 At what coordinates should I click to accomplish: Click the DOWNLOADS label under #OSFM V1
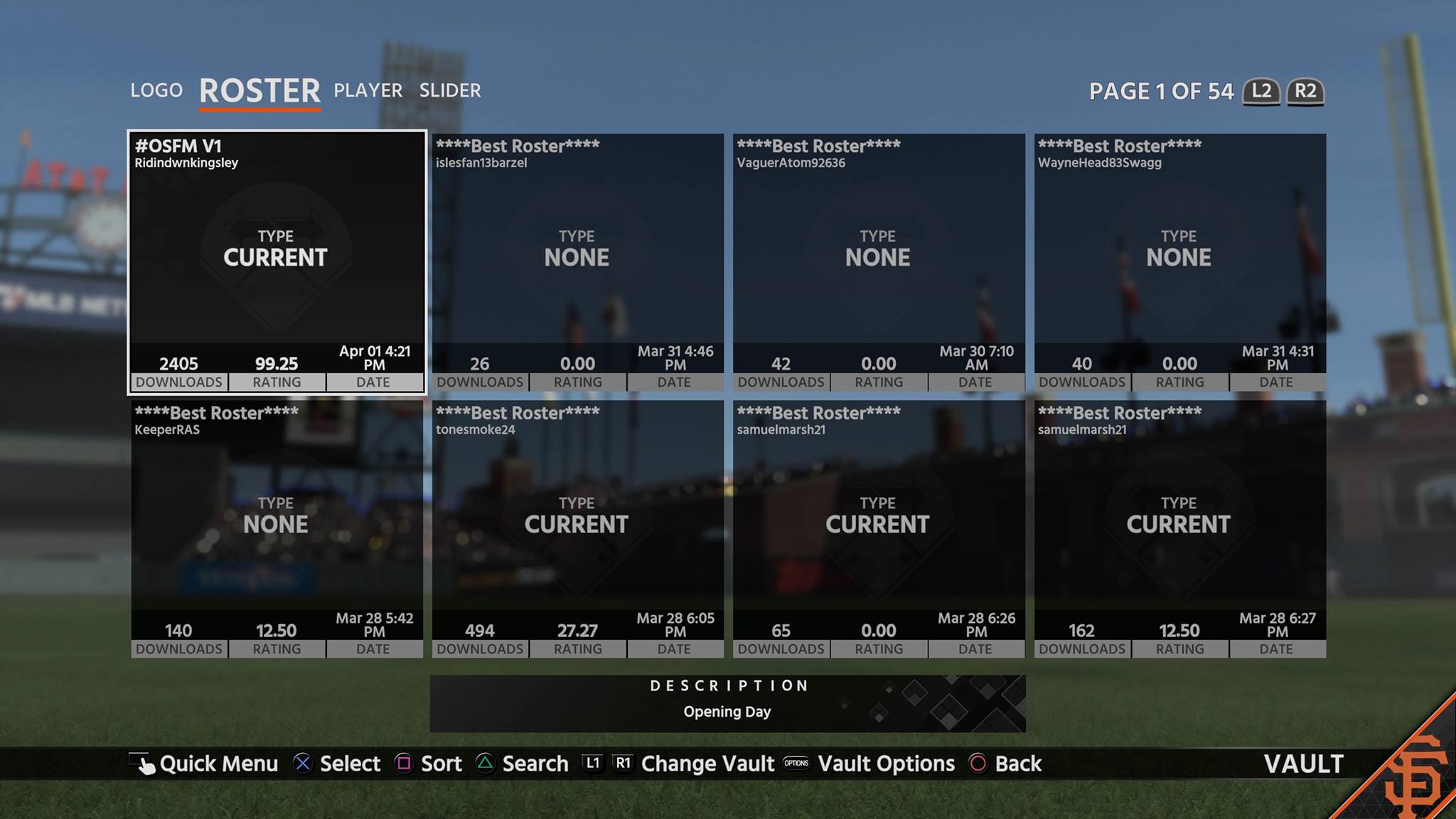[179, 382]
